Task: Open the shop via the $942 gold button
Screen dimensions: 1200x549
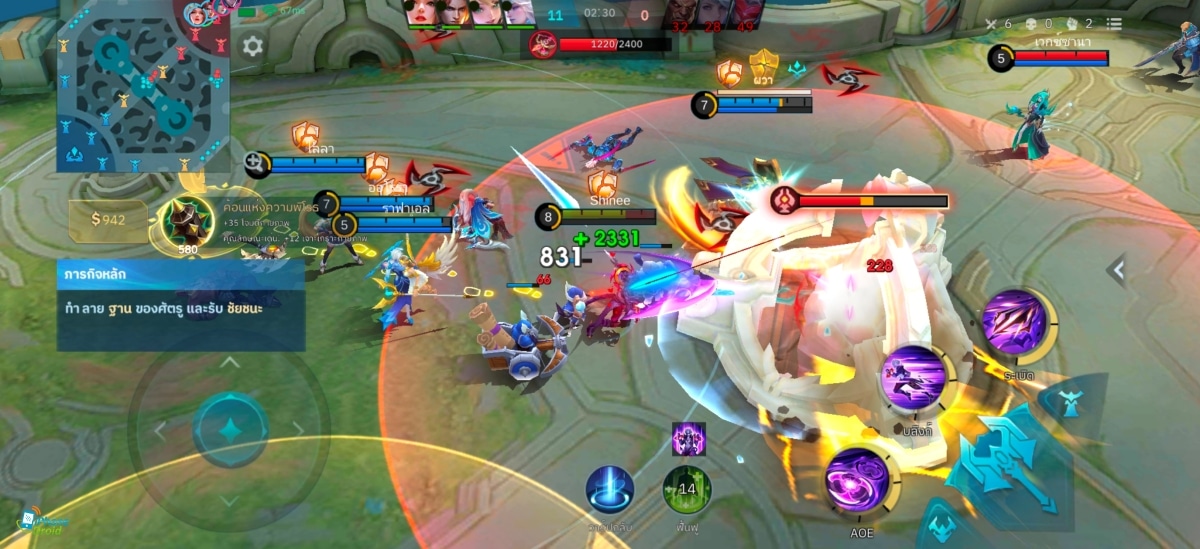Action: [x=108, y=220]
